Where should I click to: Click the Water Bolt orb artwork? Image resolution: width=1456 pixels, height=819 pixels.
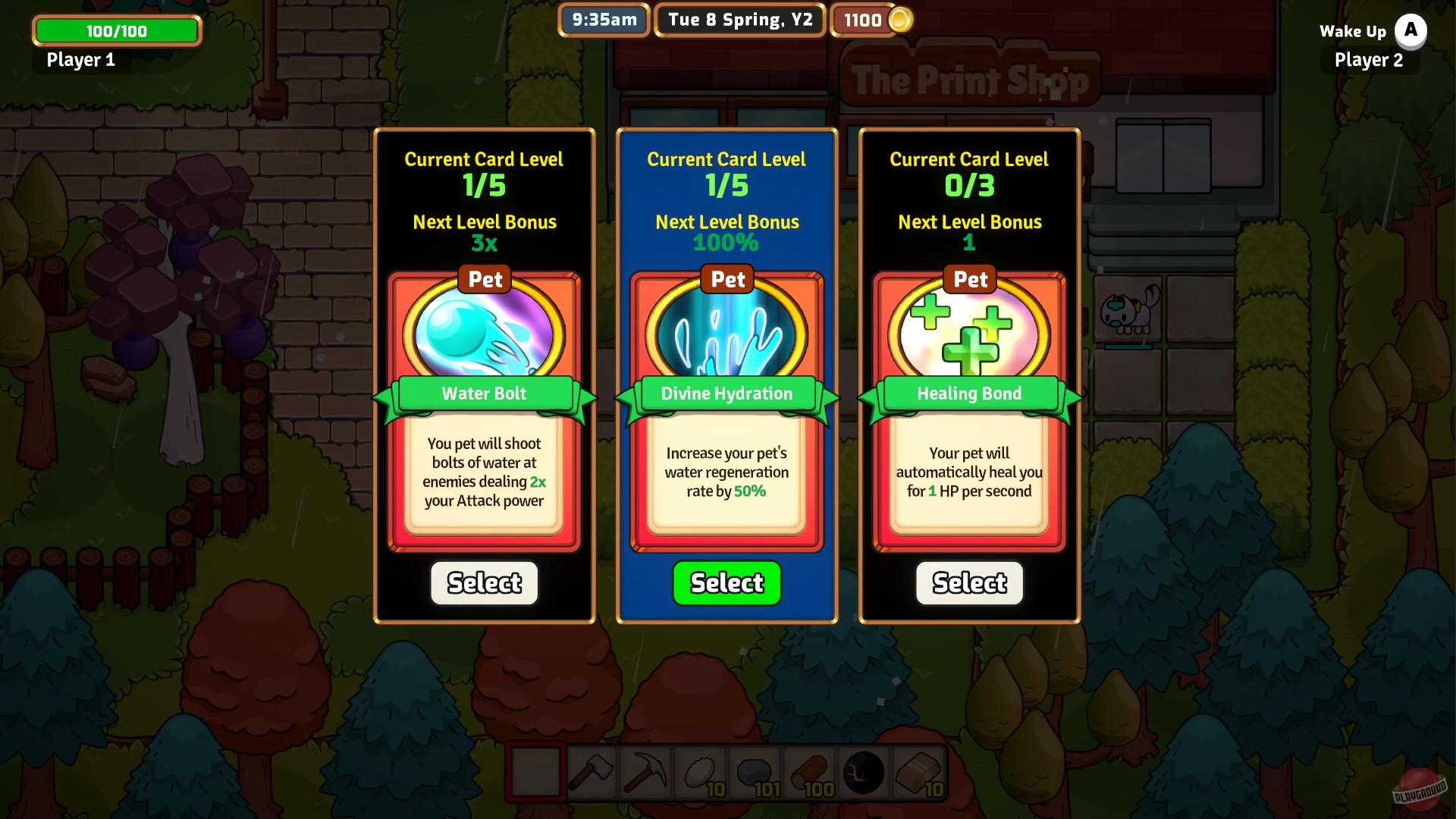pos(484,332)
